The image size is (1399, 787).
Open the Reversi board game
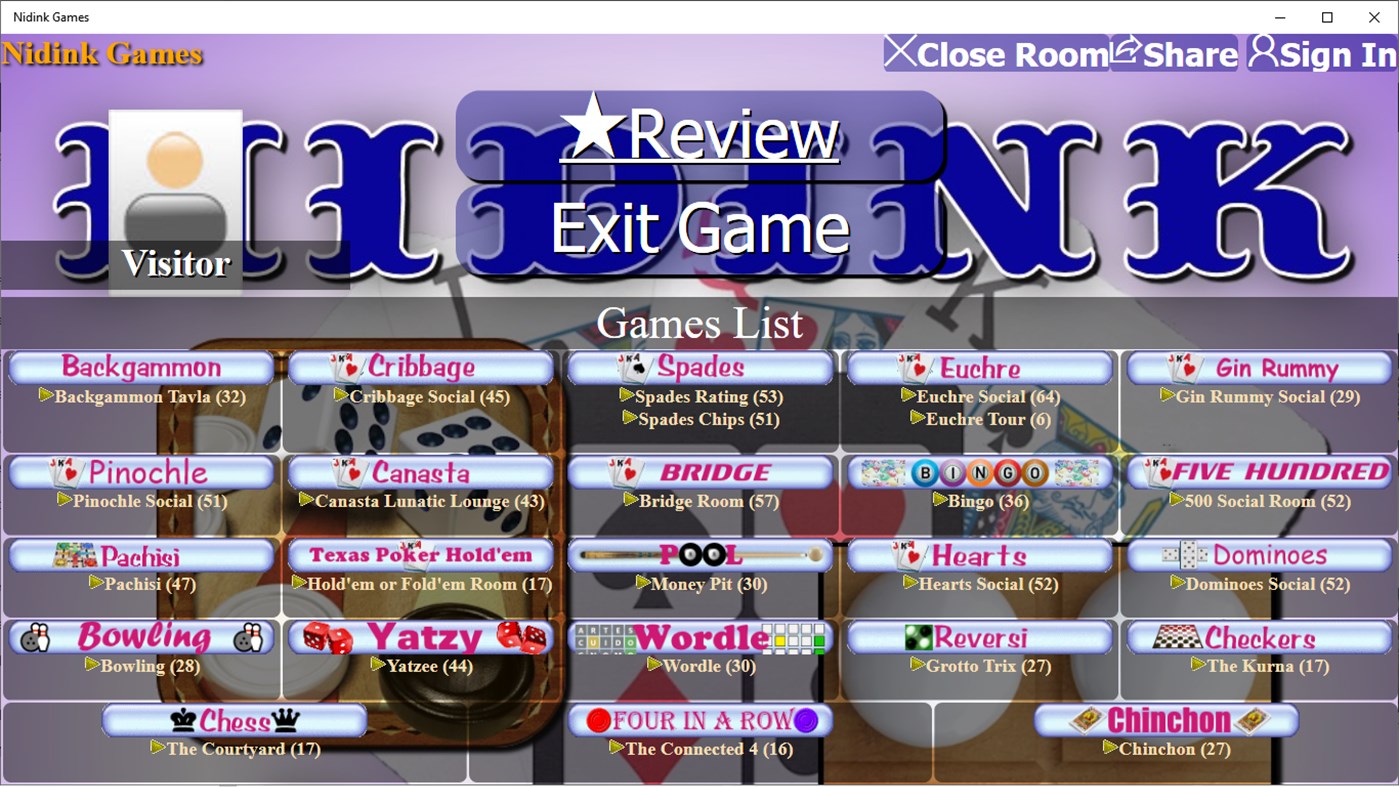pyautogui.click(x=978, y=638)
